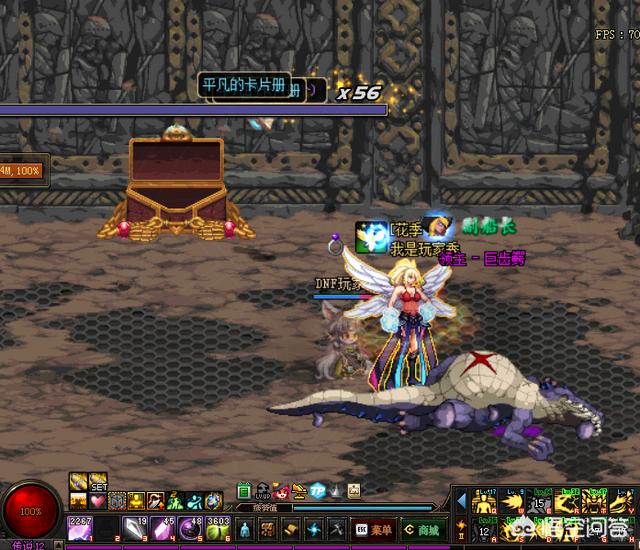Activate the golden beast skill on T
This screenshot has width=640, height=550.
pos(595,498)
